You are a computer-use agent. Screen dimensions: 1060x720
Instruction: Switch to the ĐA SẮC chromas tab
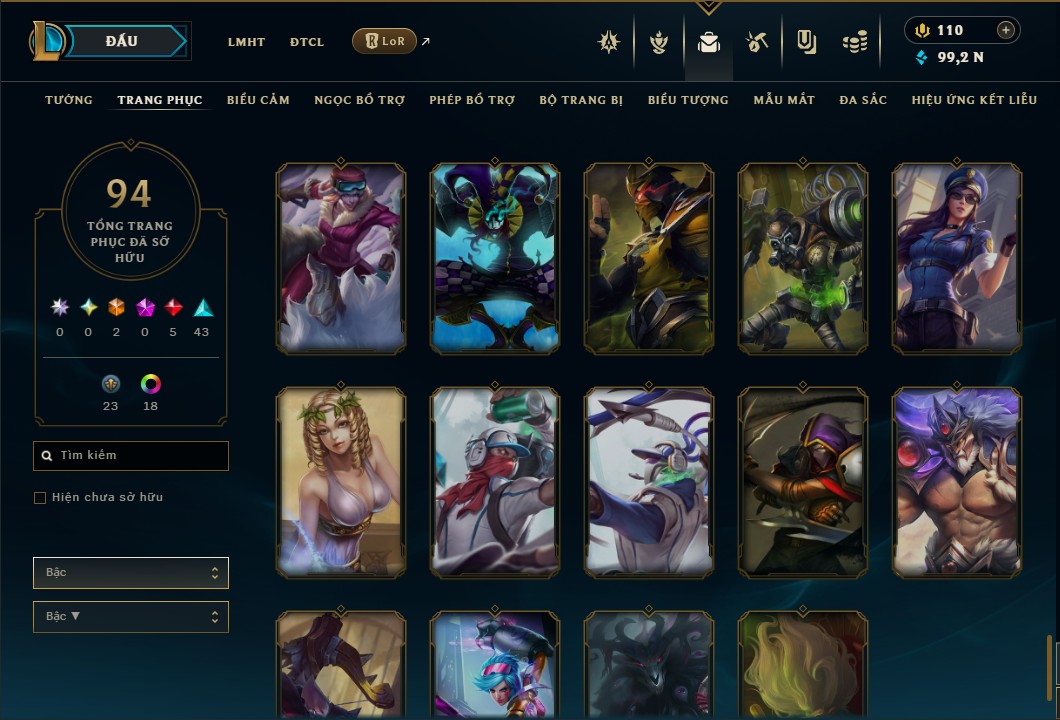(863, 100)
